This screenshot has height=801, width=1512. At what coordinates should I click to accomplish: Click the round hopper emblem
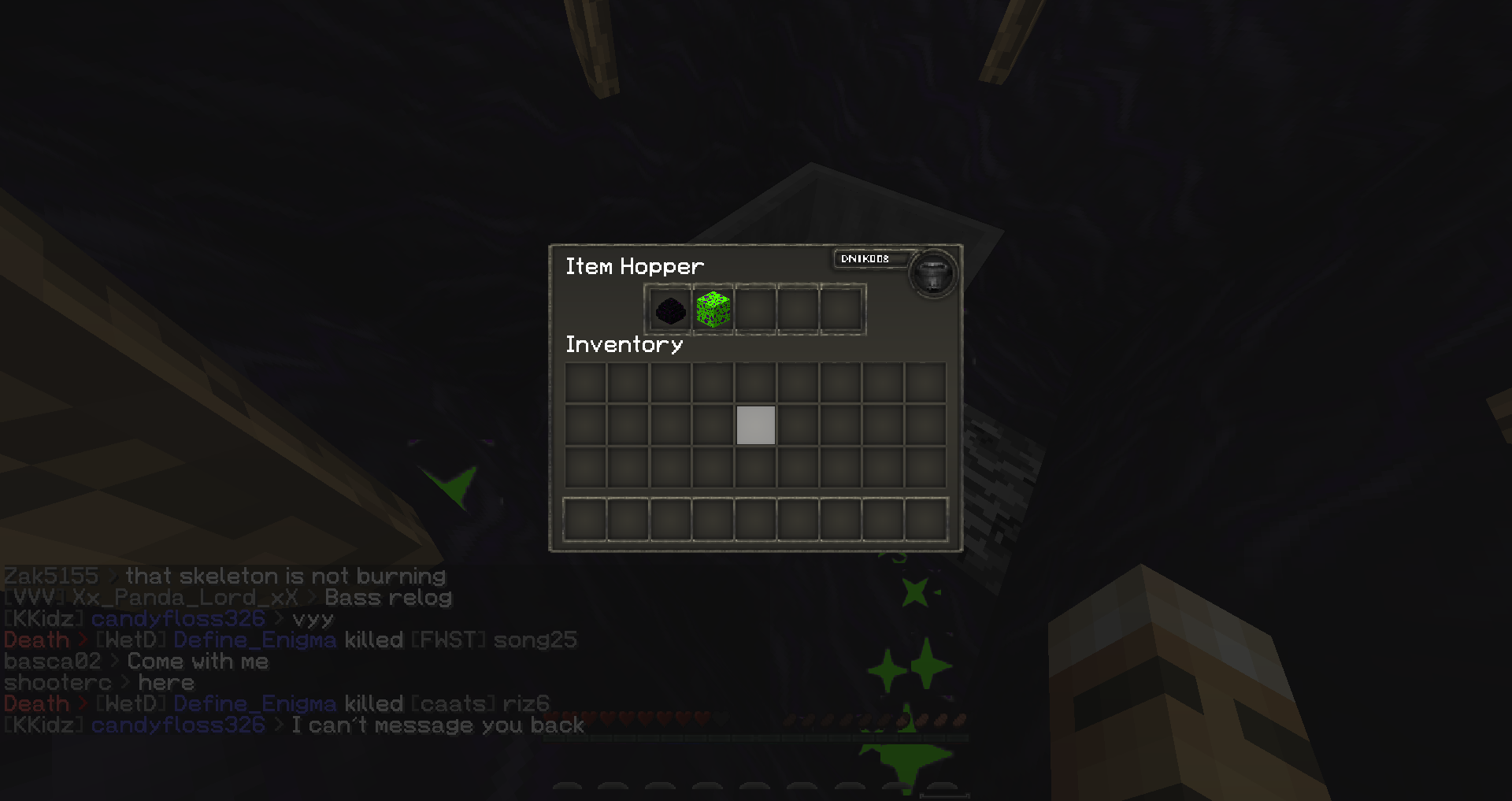[932, 274]
